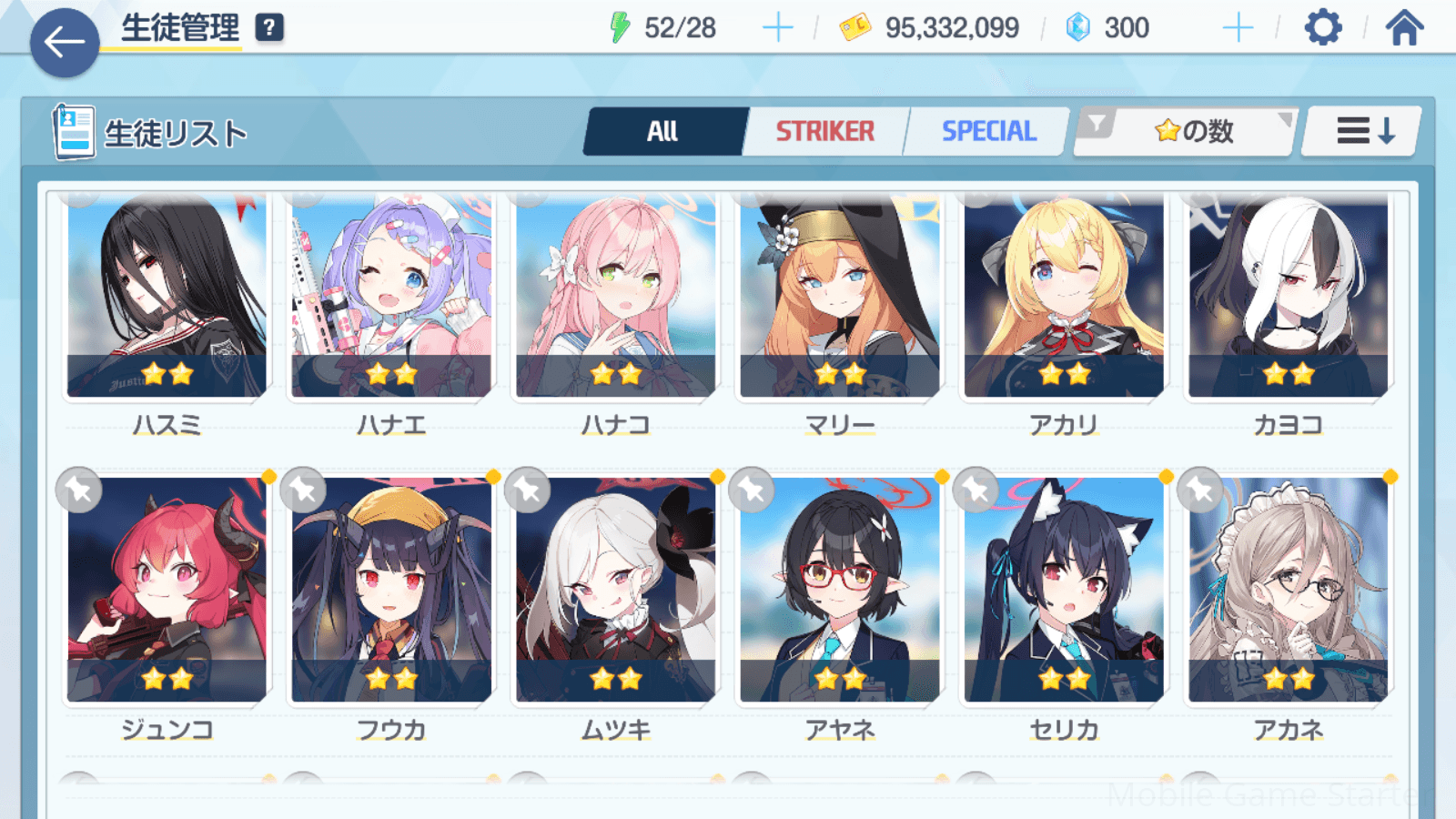Select student ハスミ card

tap(167, 296)
